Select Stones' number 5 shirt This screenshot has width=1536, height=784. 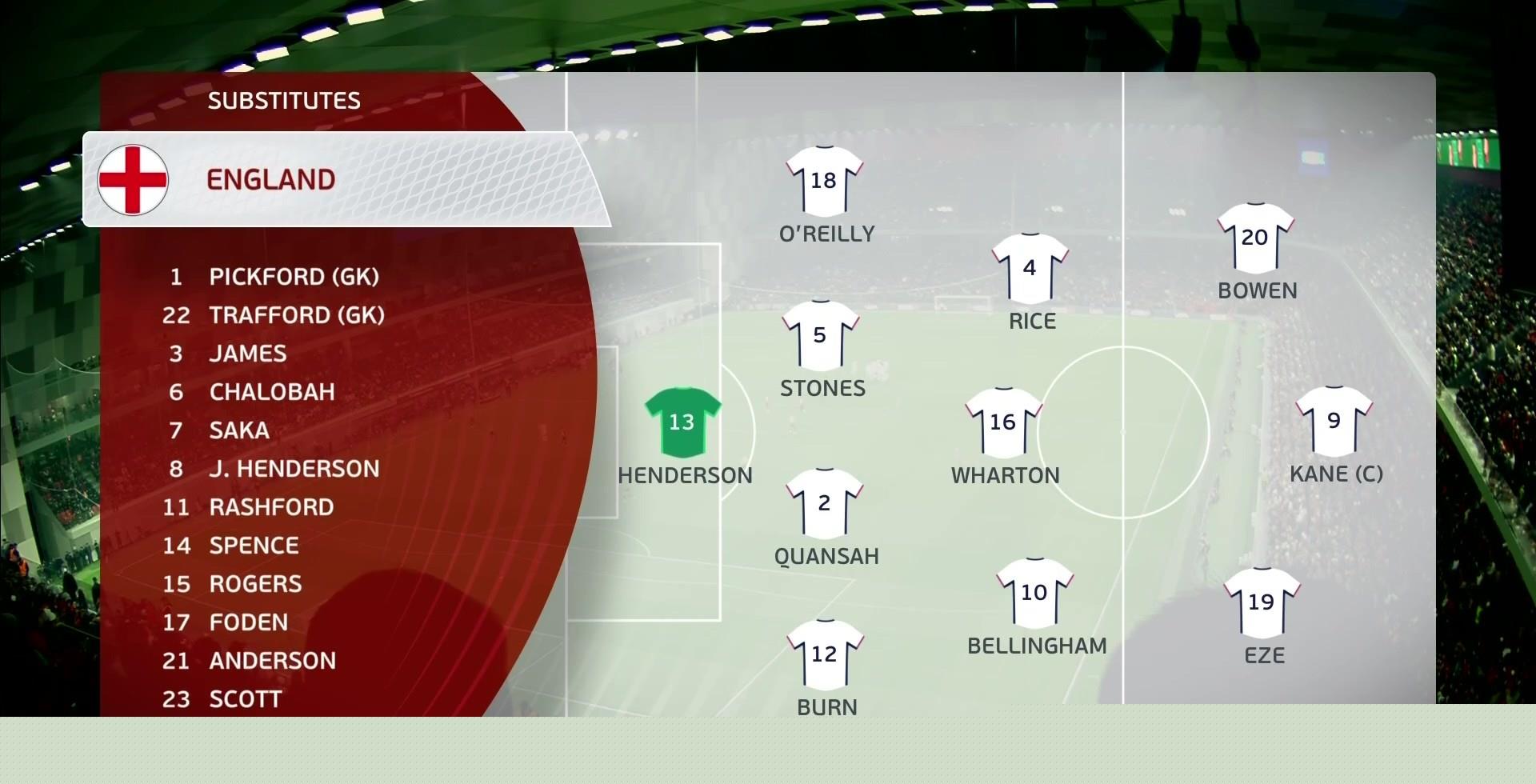click(820, 335)
